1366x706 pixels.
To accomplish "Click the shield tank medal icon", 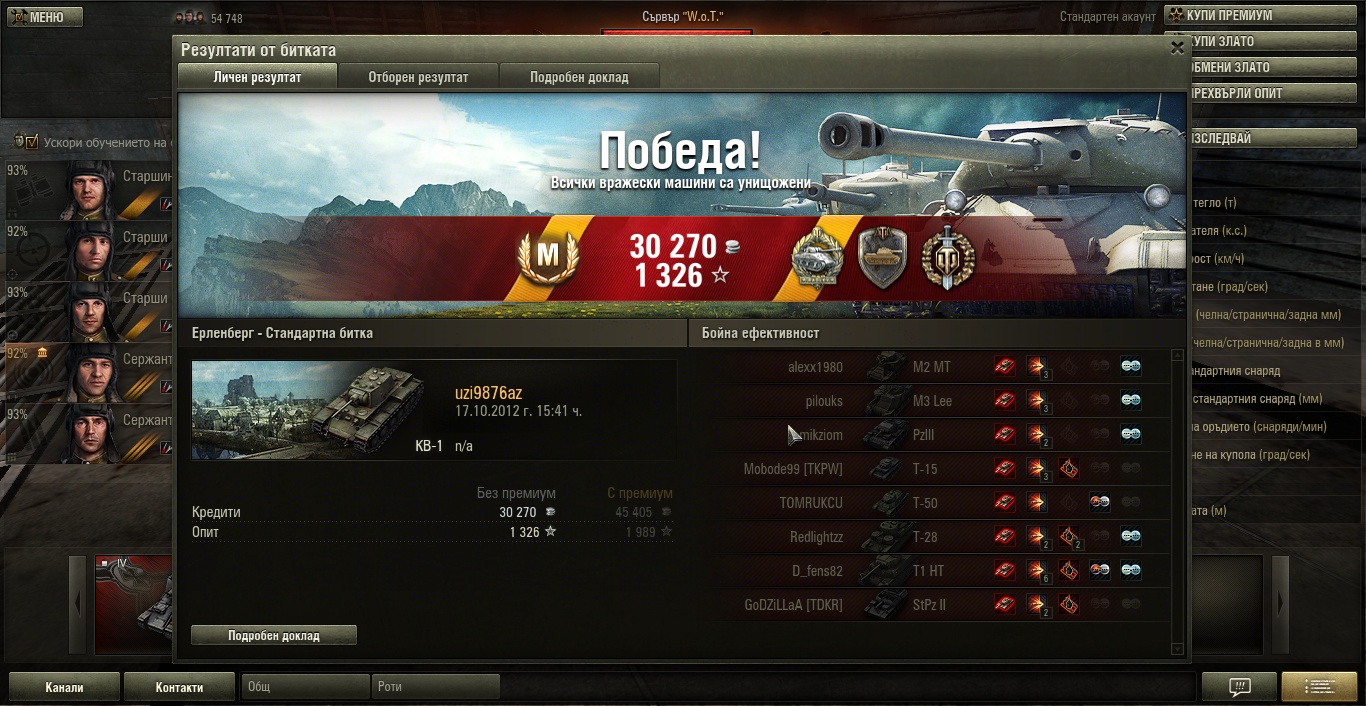I will click(x=882, y=258).
